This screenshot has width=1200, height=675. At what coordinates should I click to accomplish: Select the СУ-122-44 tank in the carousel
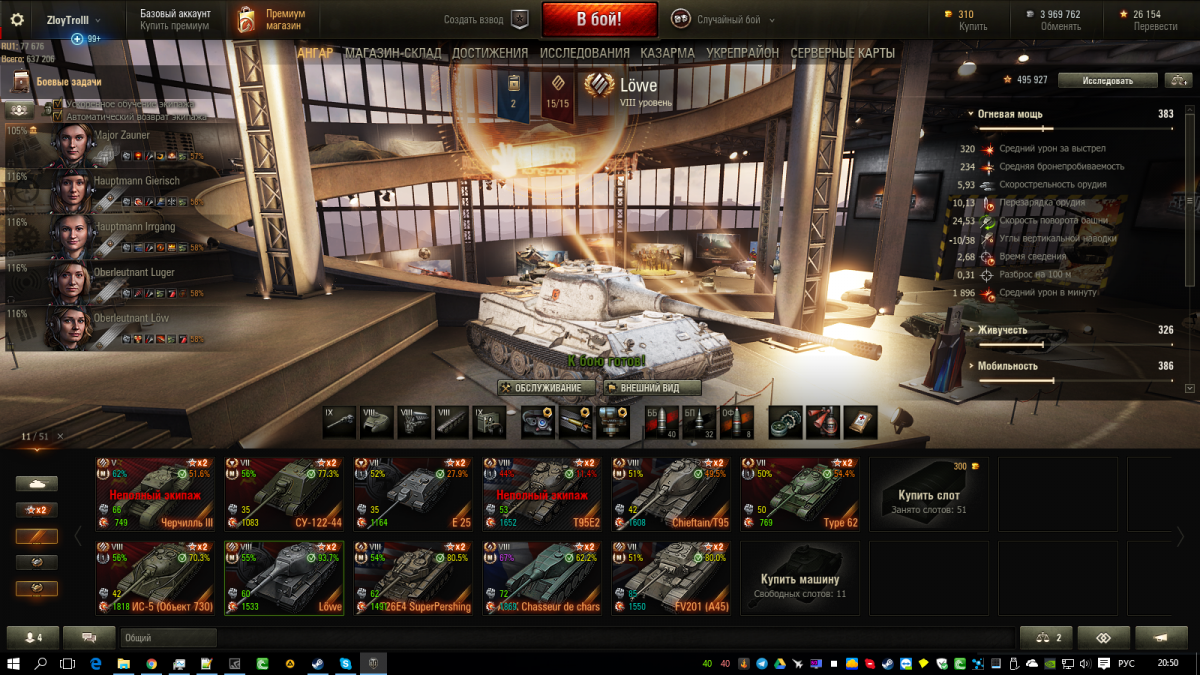(x=284, y=493)
